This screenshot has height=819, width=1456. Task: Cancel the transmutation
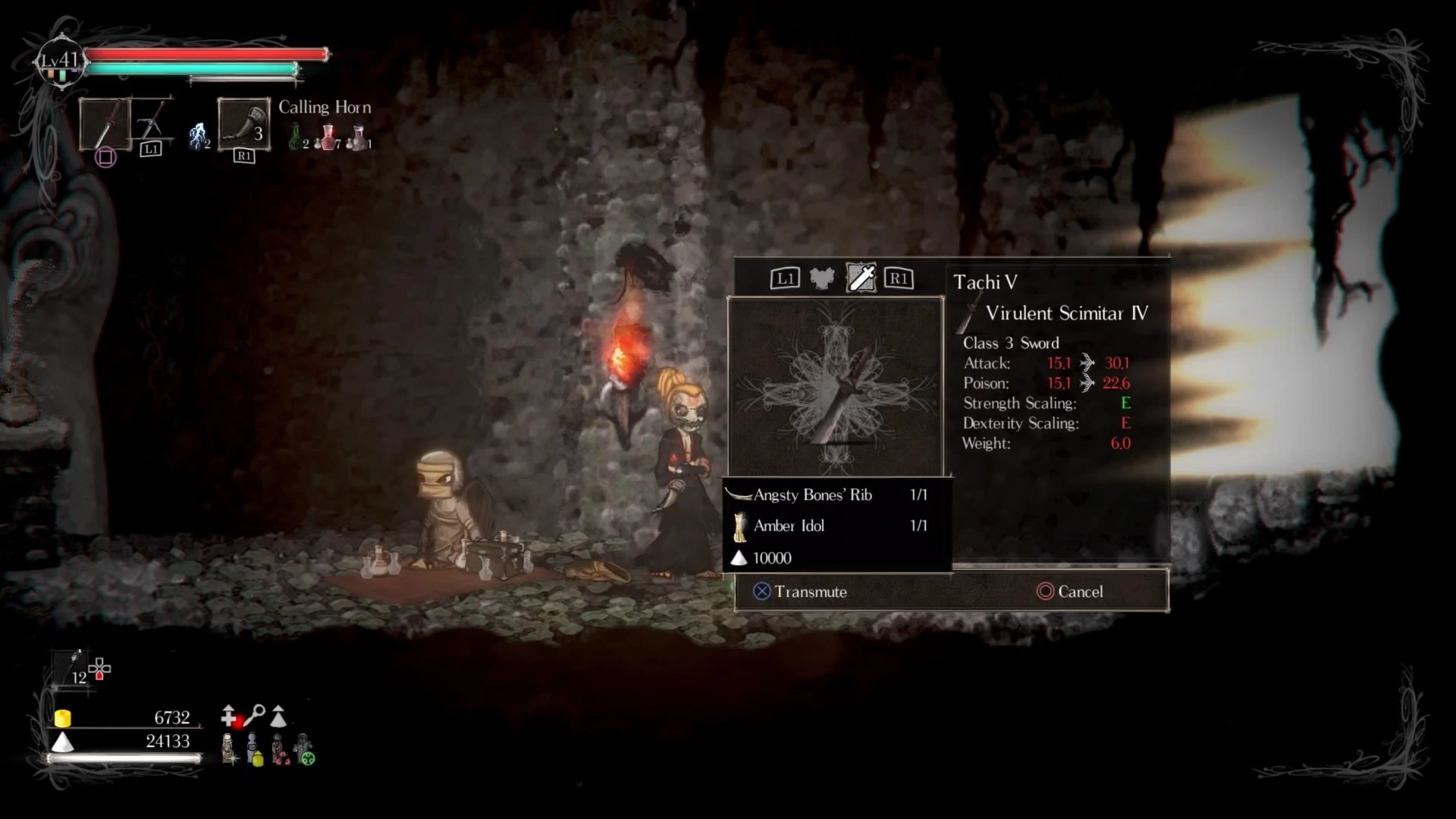tap(1070, 591)
